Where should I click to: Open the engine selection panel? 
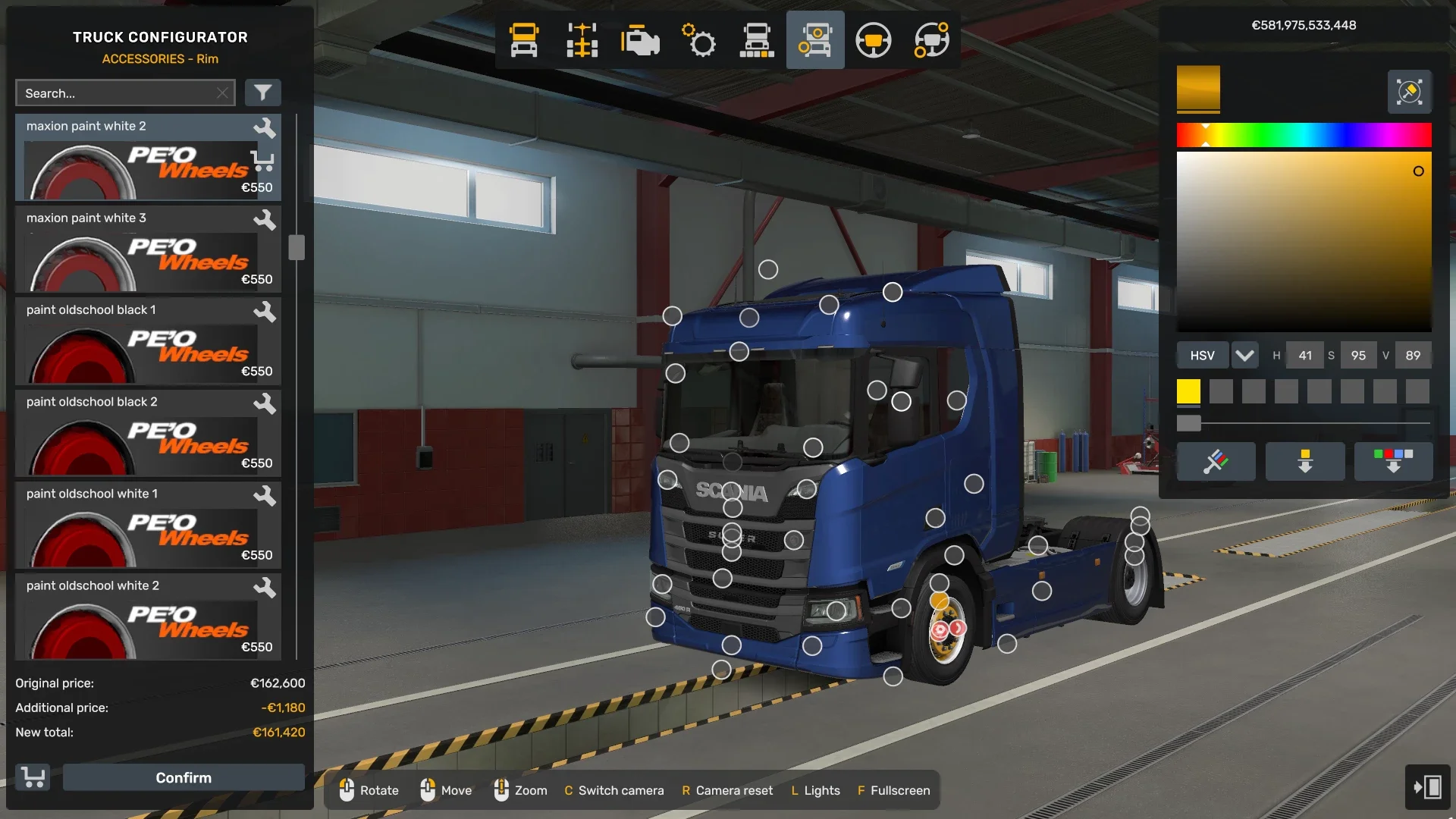[639, 40]
